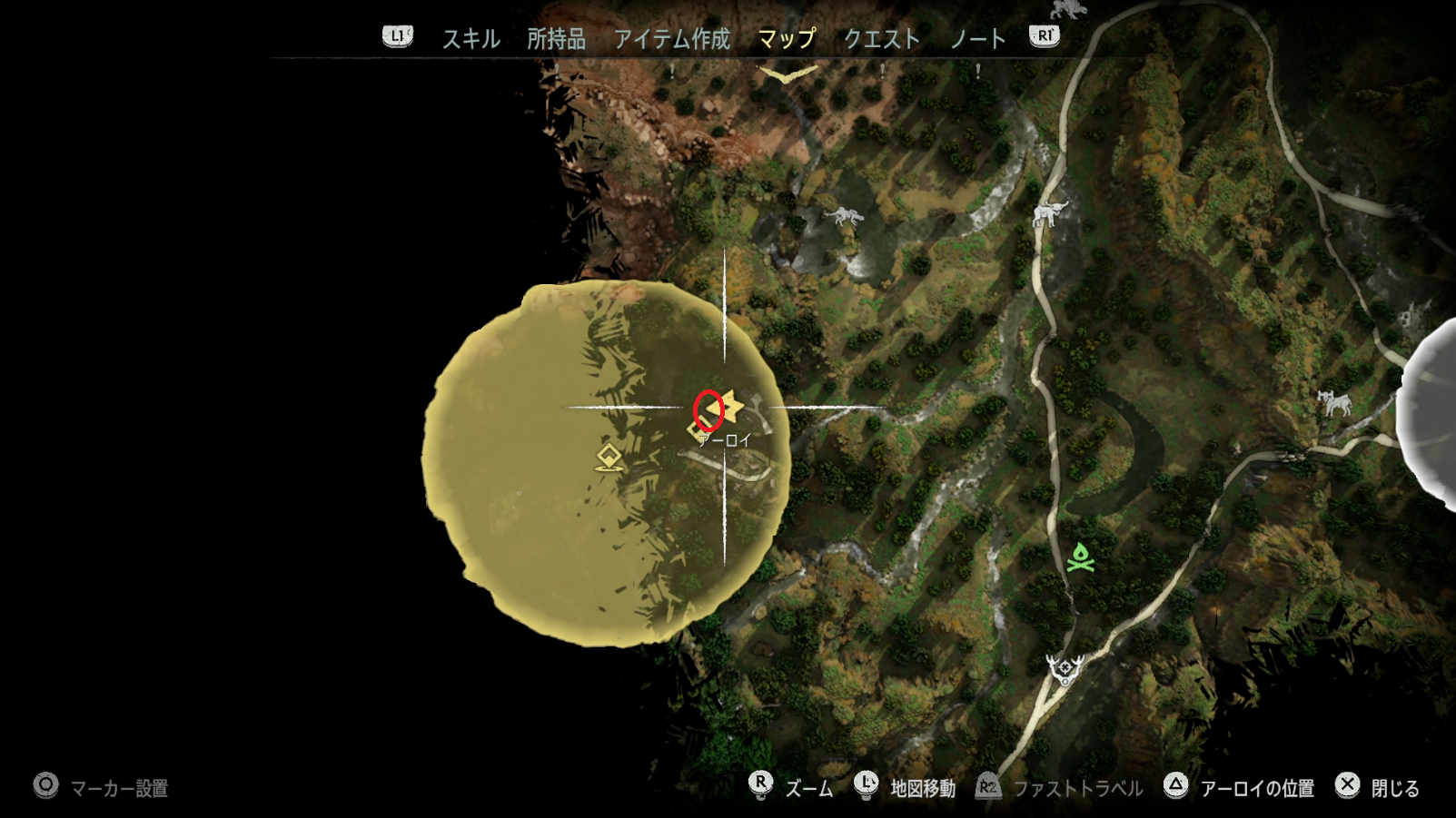
Task: Switch to the マップ tab
Action: click(x=787, y=39)
